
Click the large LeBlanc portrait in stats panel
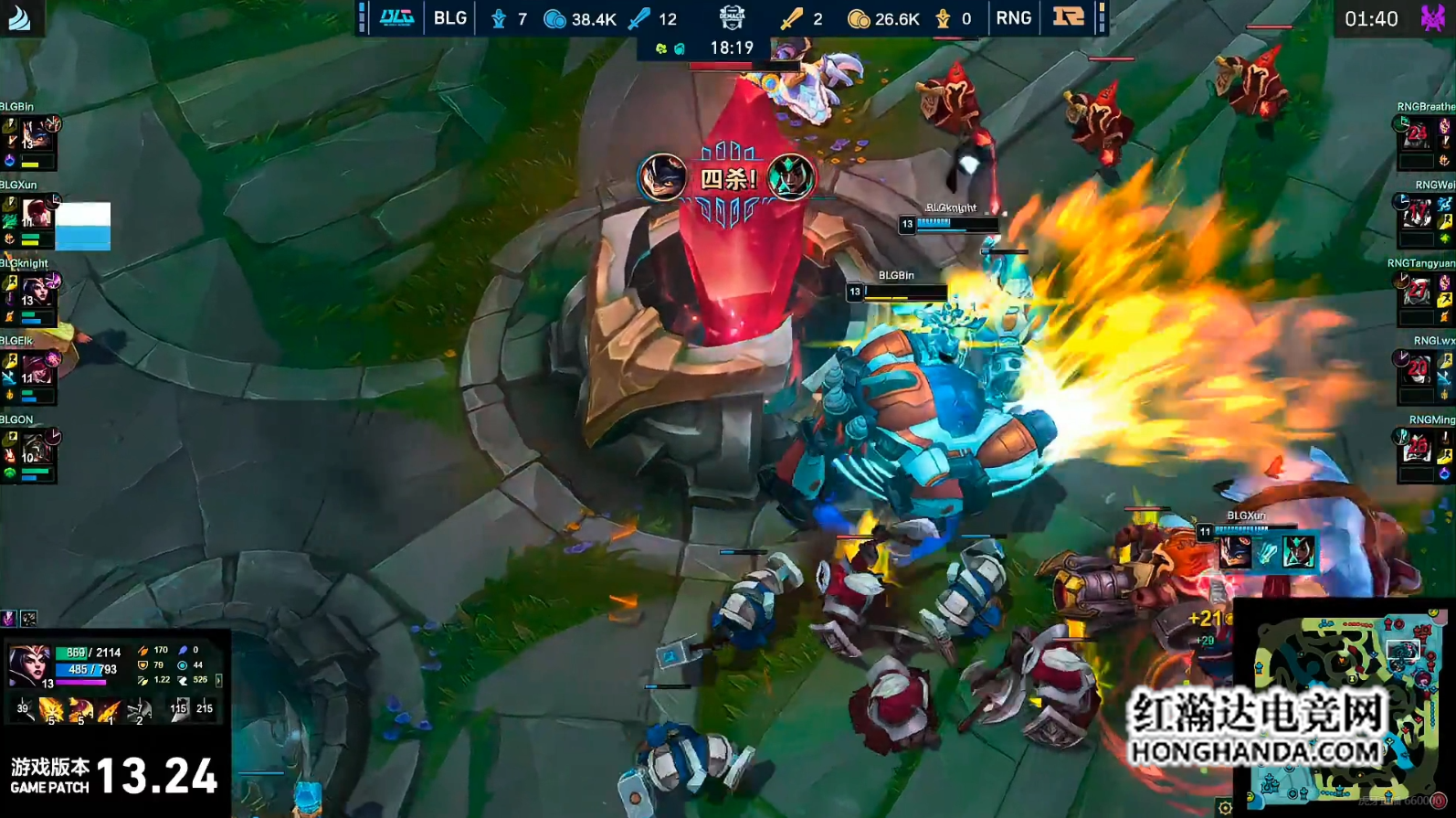pos(28,664)
